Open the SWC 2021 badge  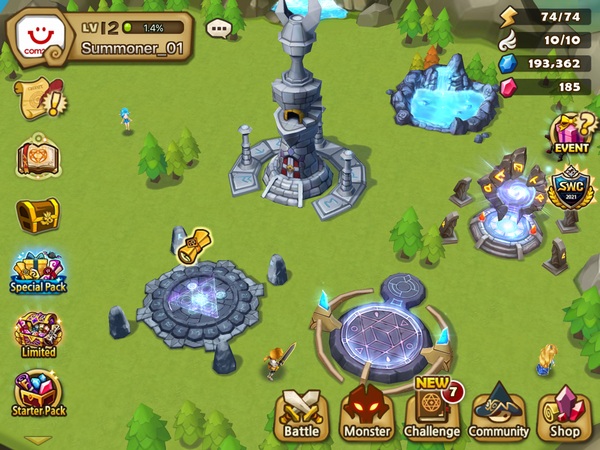click(571, 189)
